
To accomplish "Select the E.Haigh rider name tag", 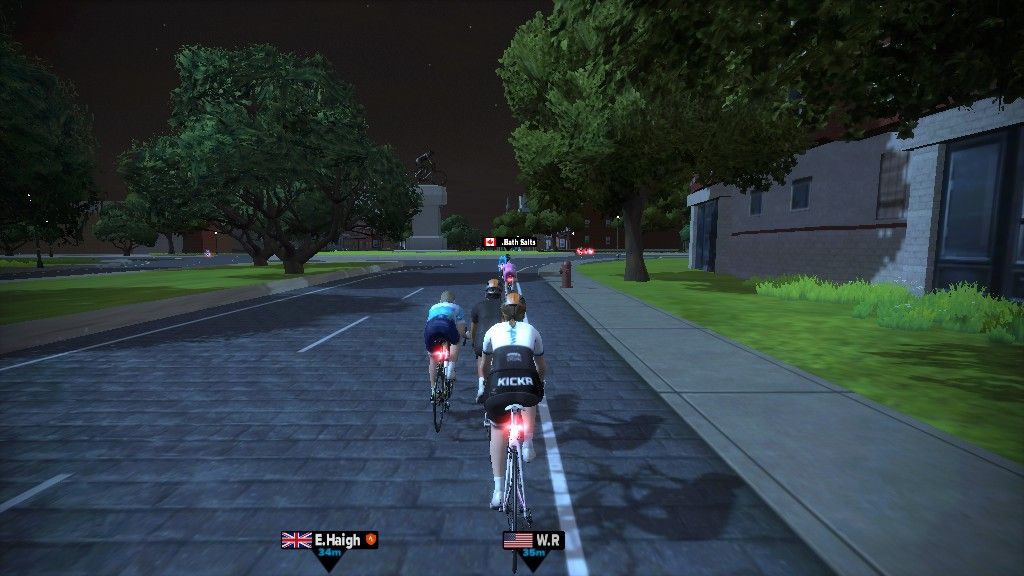I will (x=330, y=540).
